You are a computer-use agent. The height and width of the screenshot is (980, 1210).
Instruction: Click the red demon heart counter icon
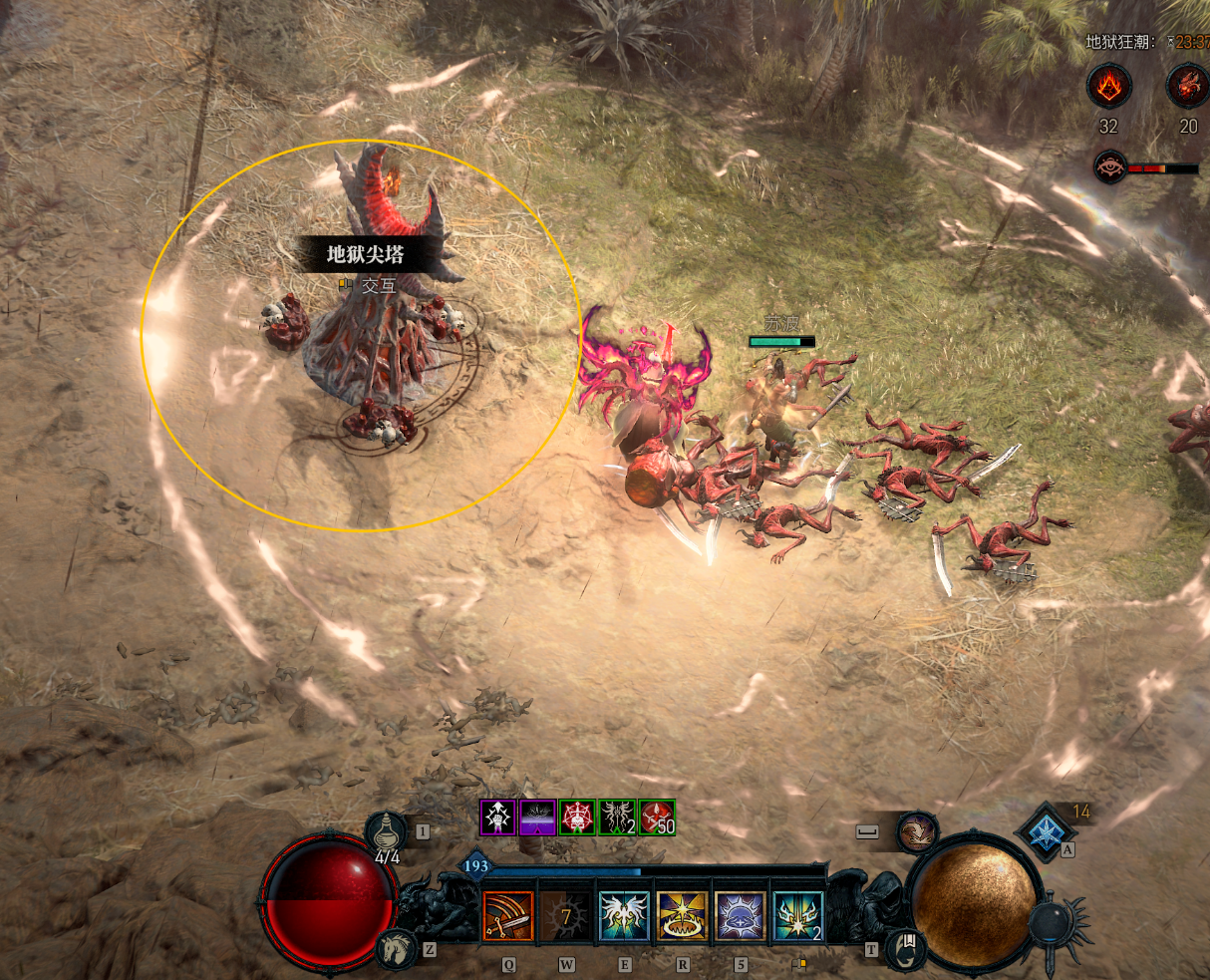(1188, 87)
